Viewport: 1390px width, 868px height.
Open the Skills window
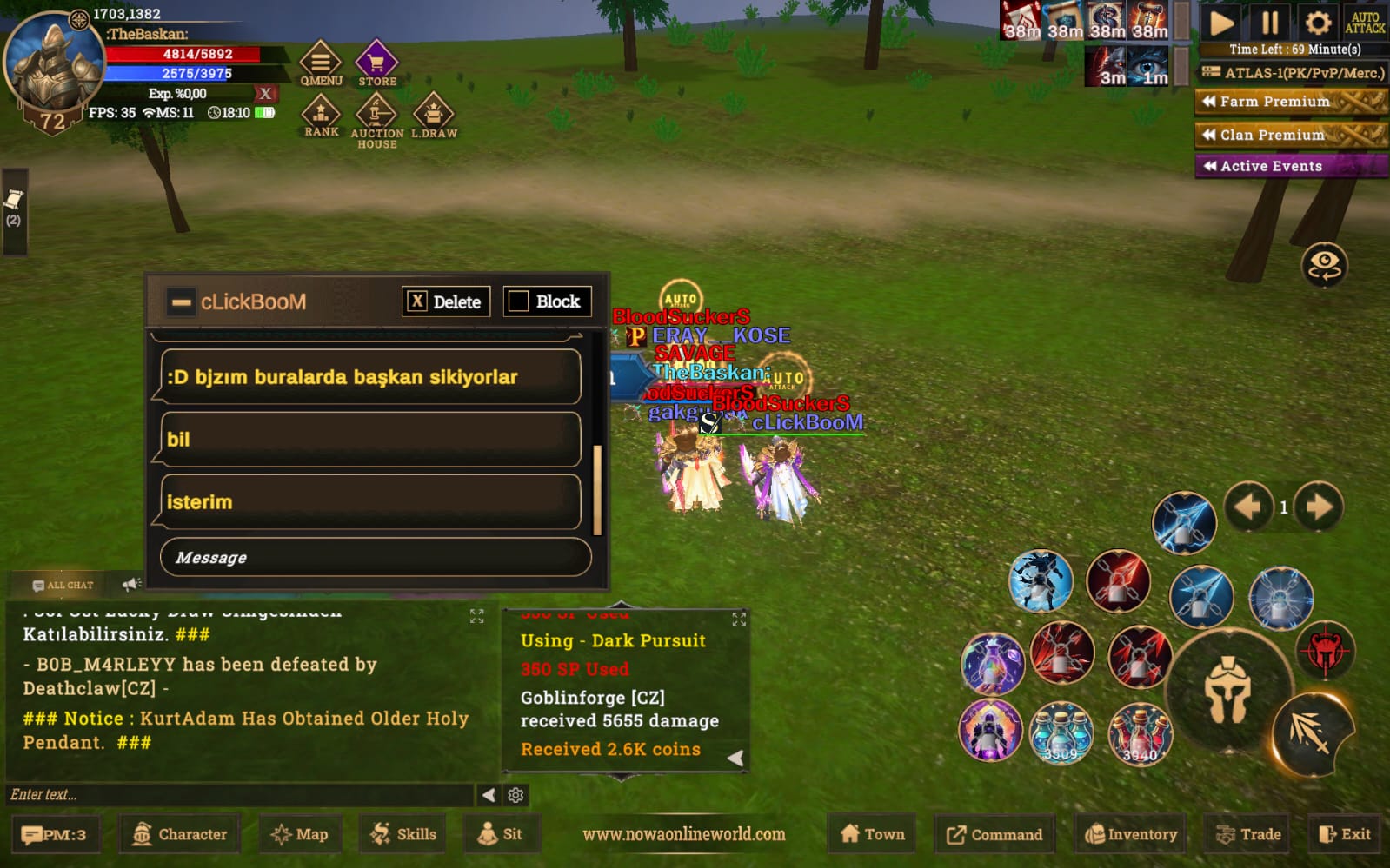pyautogui.click(x=403, y=834)
